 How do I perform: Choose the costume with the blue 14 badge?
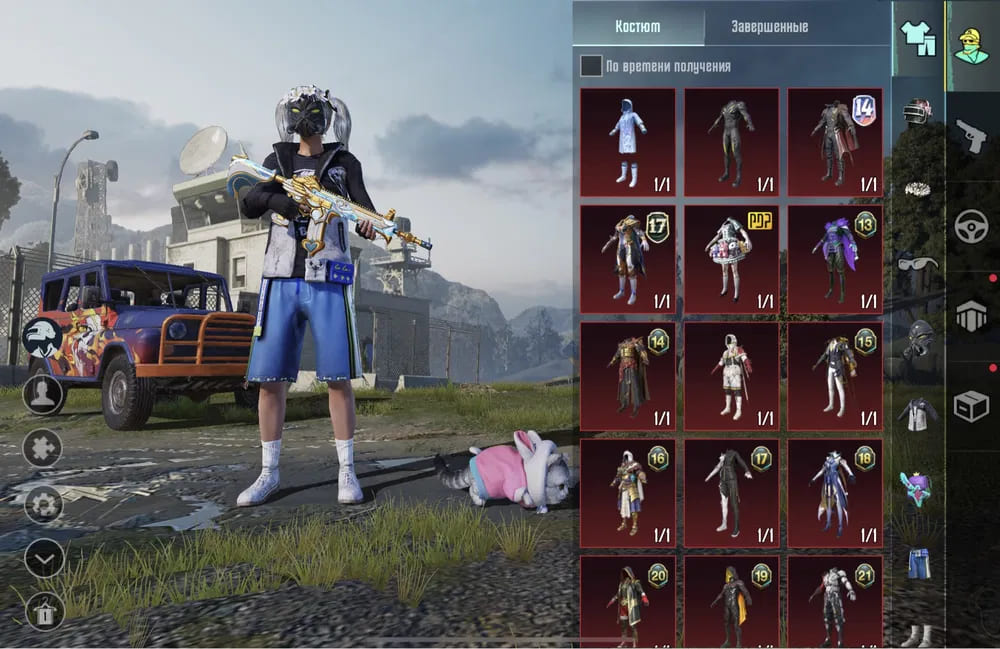click(x=835, y=142)
